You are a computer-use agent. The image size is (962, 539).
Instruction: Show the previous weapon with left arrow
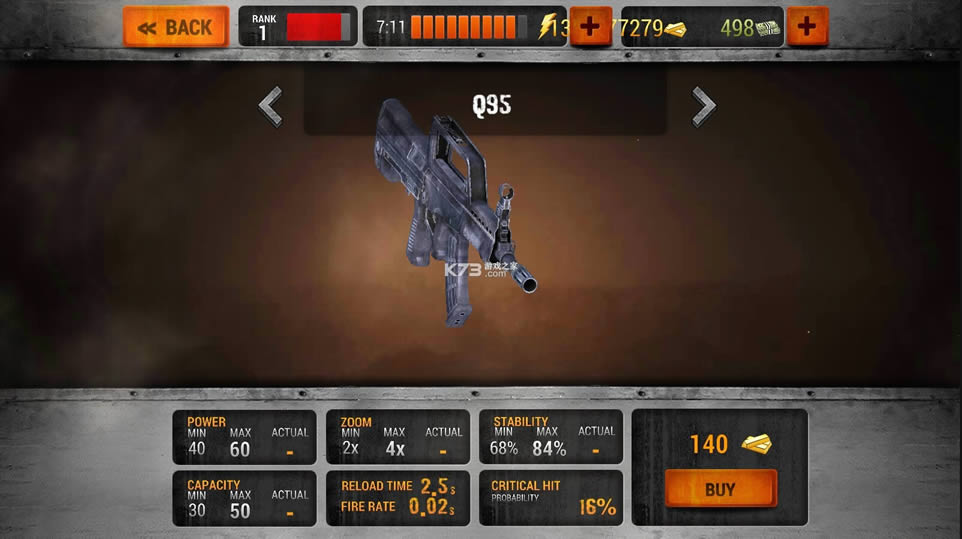coord(270,106)
